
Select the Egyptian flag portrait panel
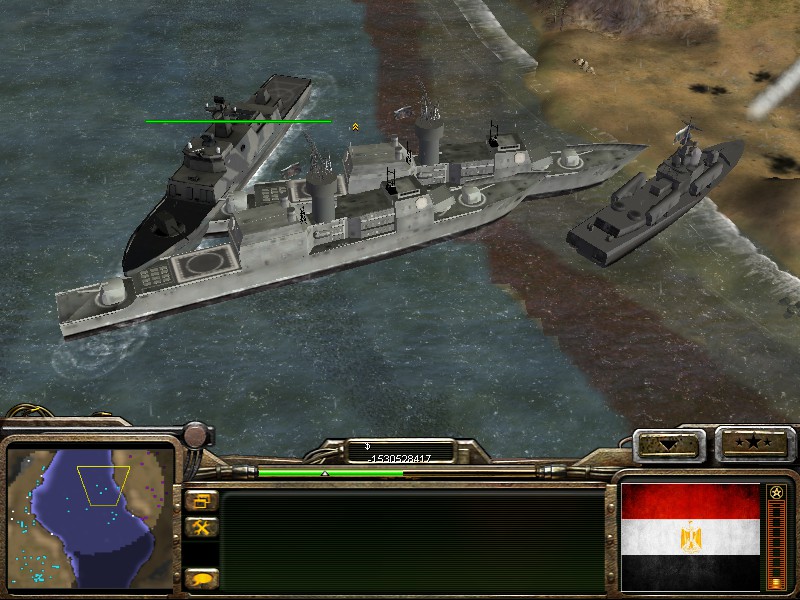pos(690,537)
